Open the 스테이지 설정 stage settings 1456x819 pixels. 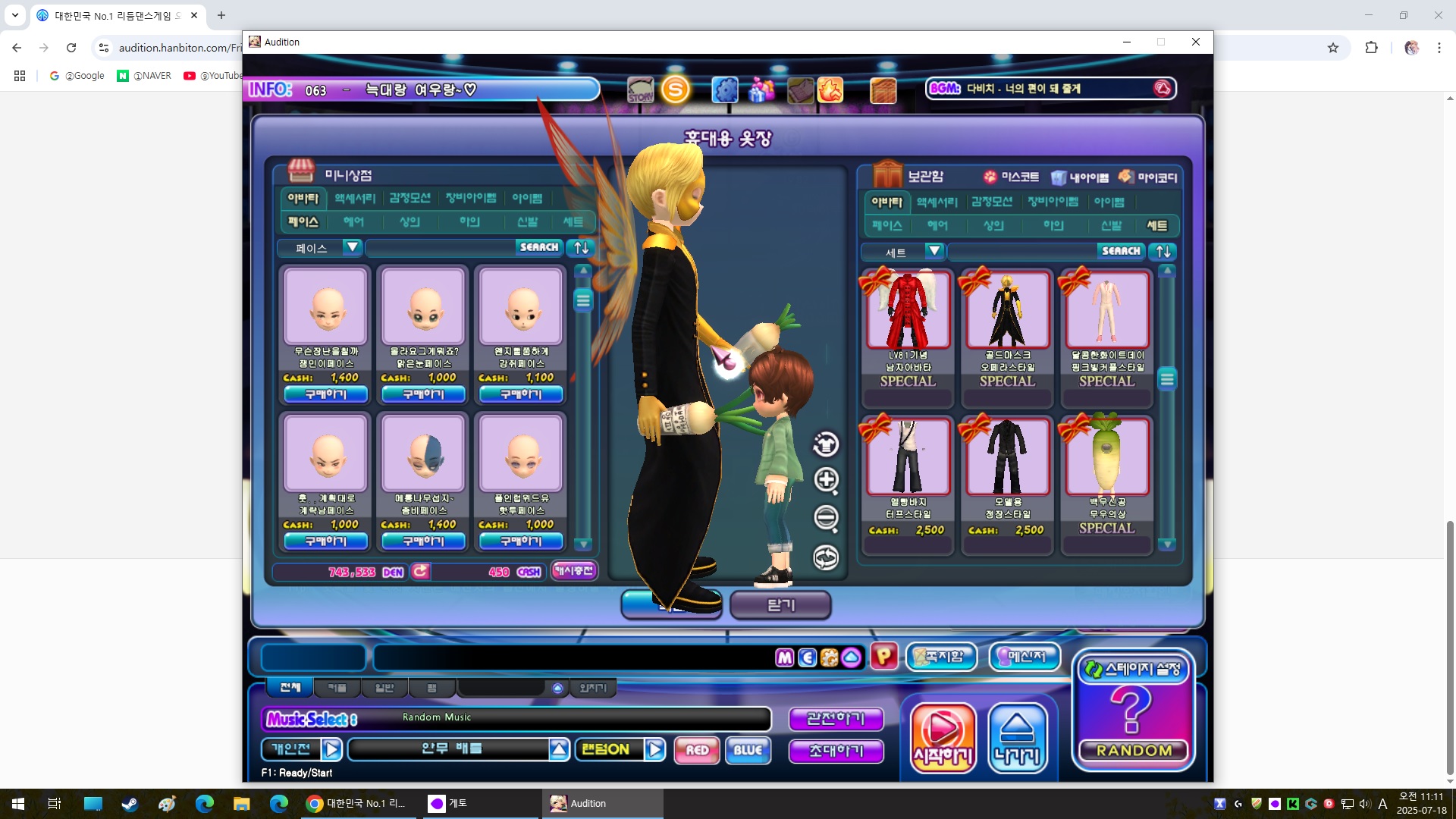1133,670
